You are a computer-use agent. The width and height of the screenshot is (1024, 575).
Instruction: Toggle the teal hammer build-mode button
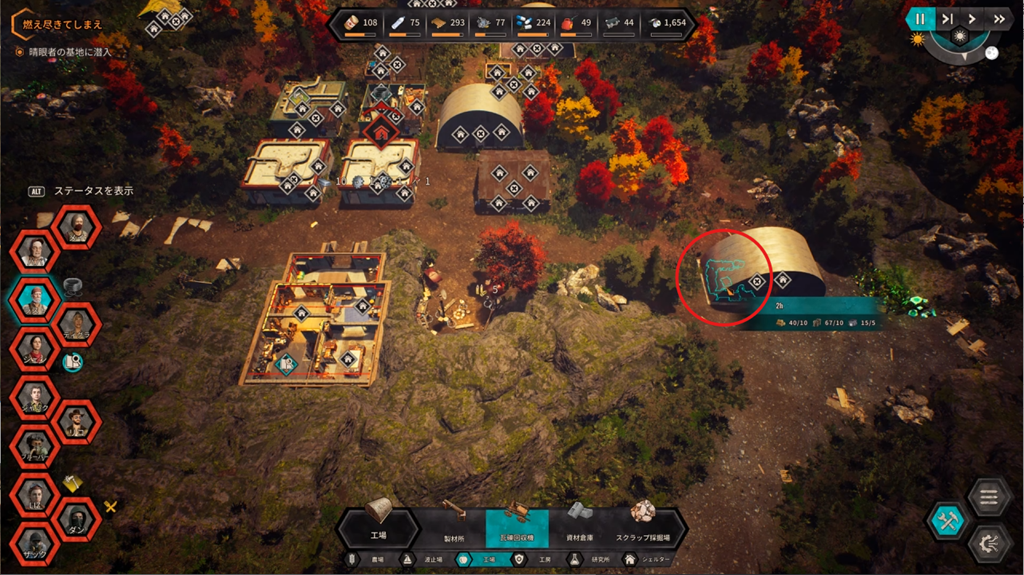tap(945, 520)
